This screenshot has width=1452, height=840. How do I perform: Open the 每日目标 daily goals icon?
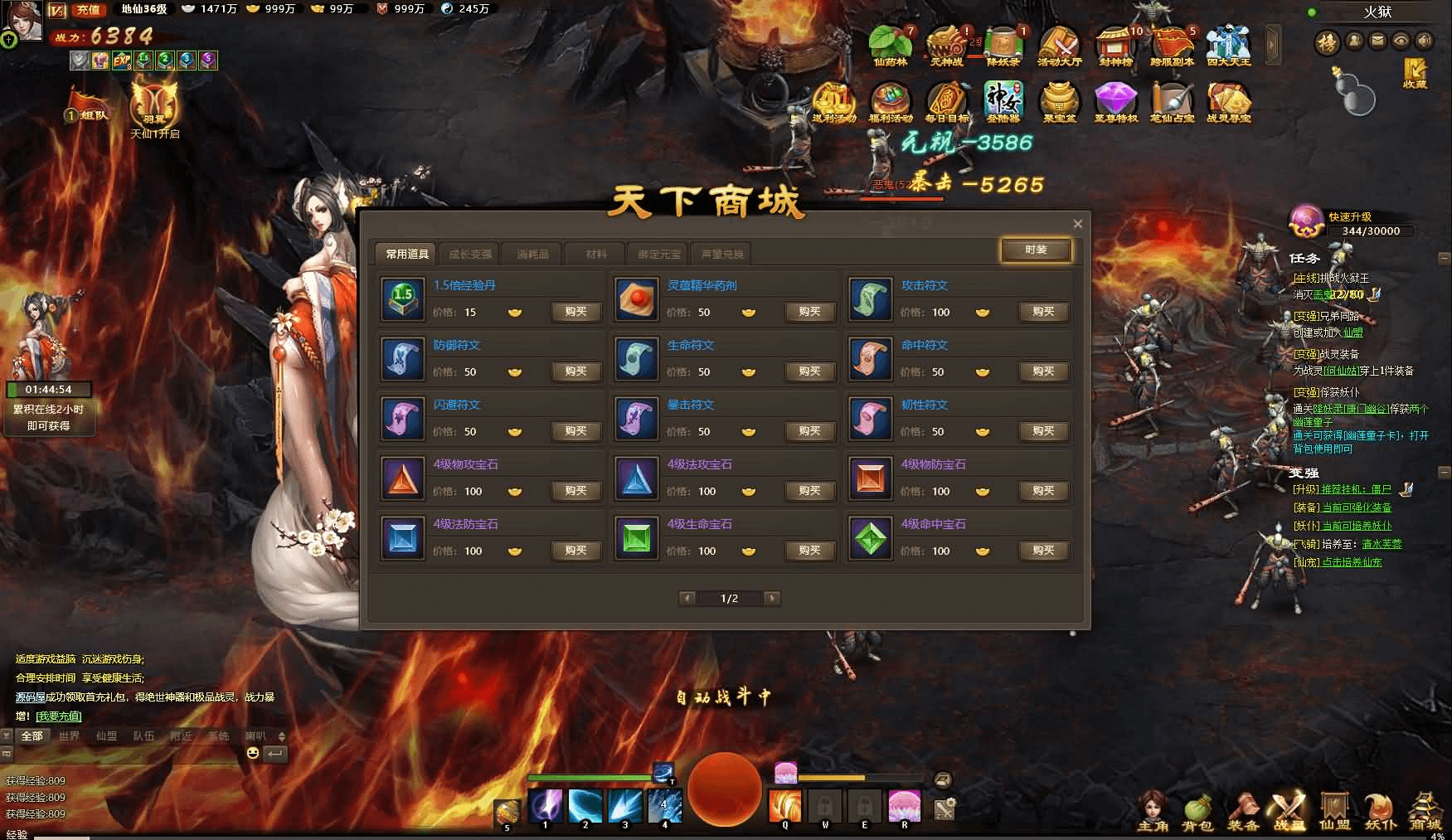(x=946, y=102)
